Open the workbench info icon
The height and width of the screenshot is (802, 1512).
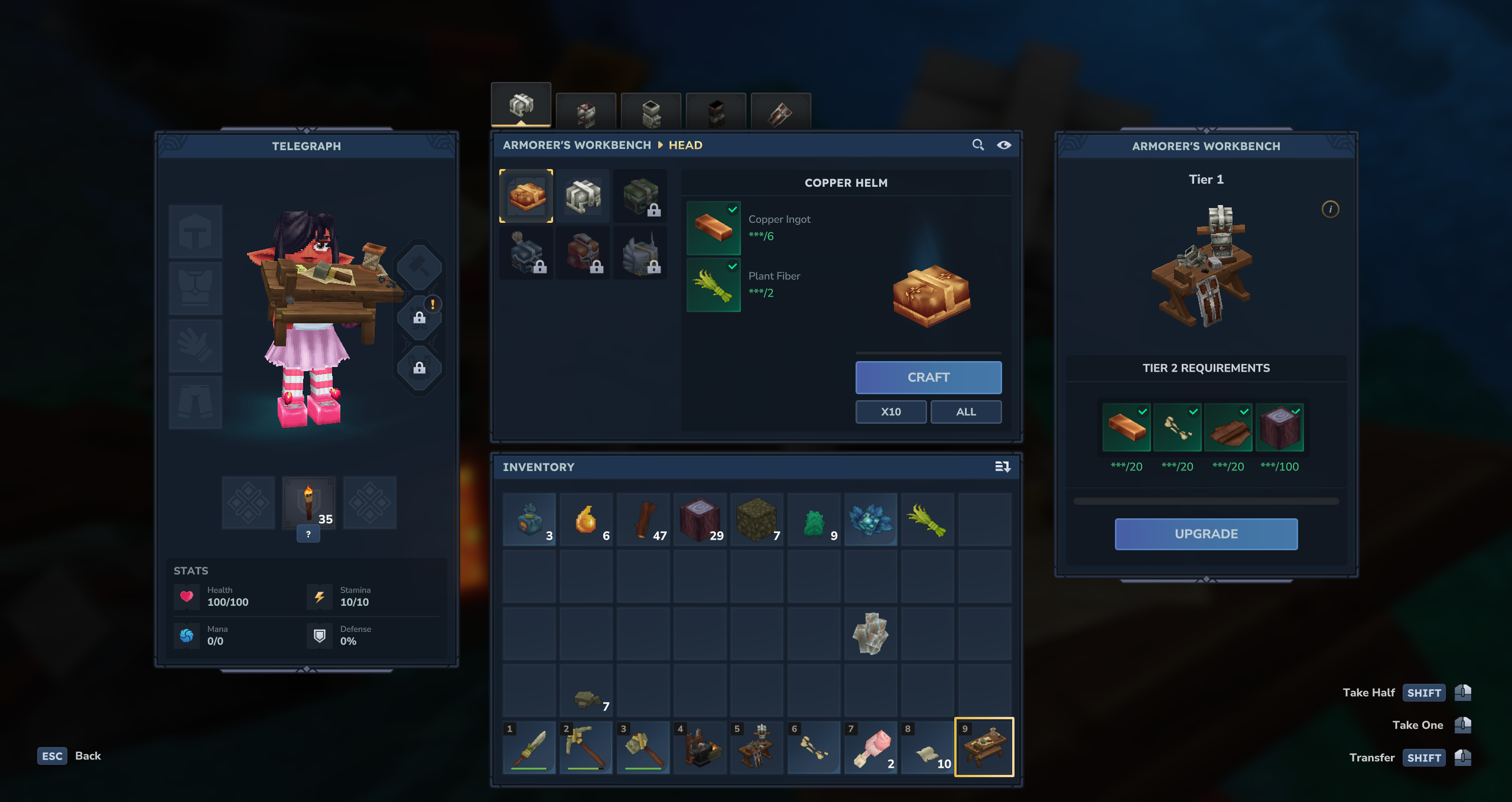tap(1329, 209)
